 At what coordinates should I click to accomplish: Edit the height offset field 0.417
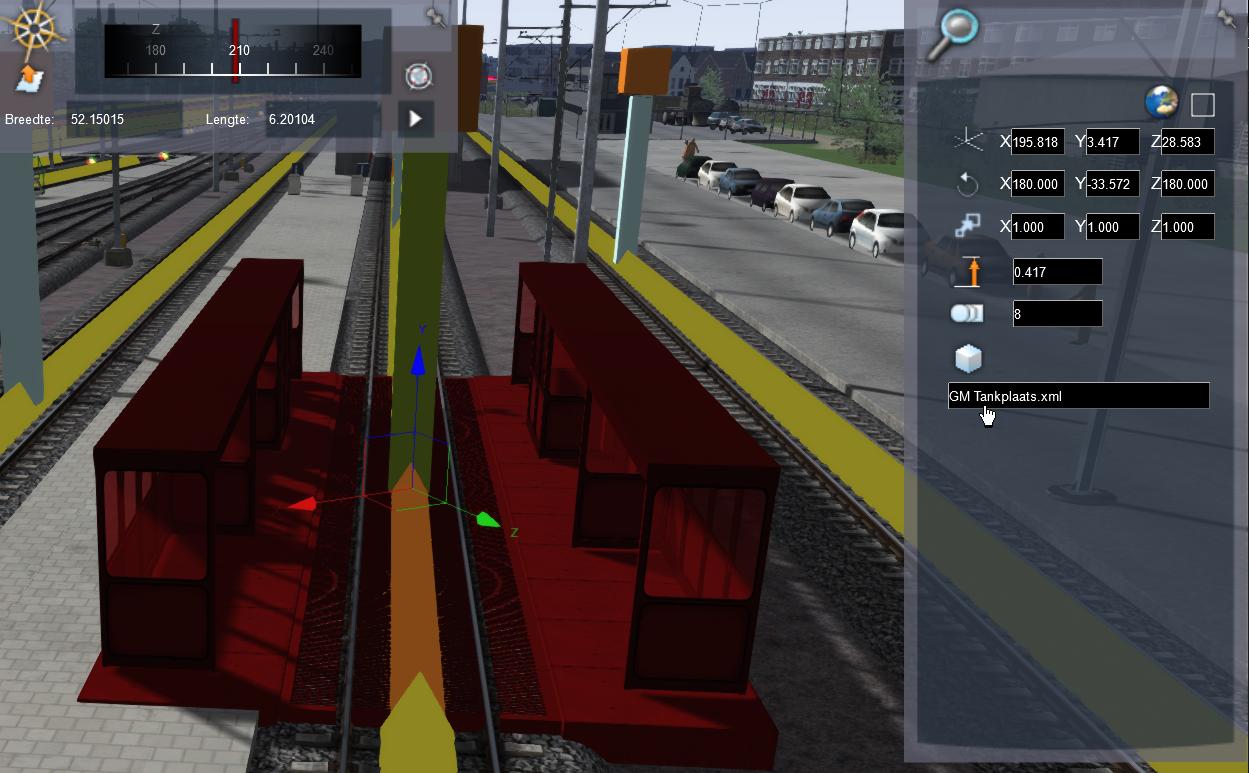[1057, 272]
